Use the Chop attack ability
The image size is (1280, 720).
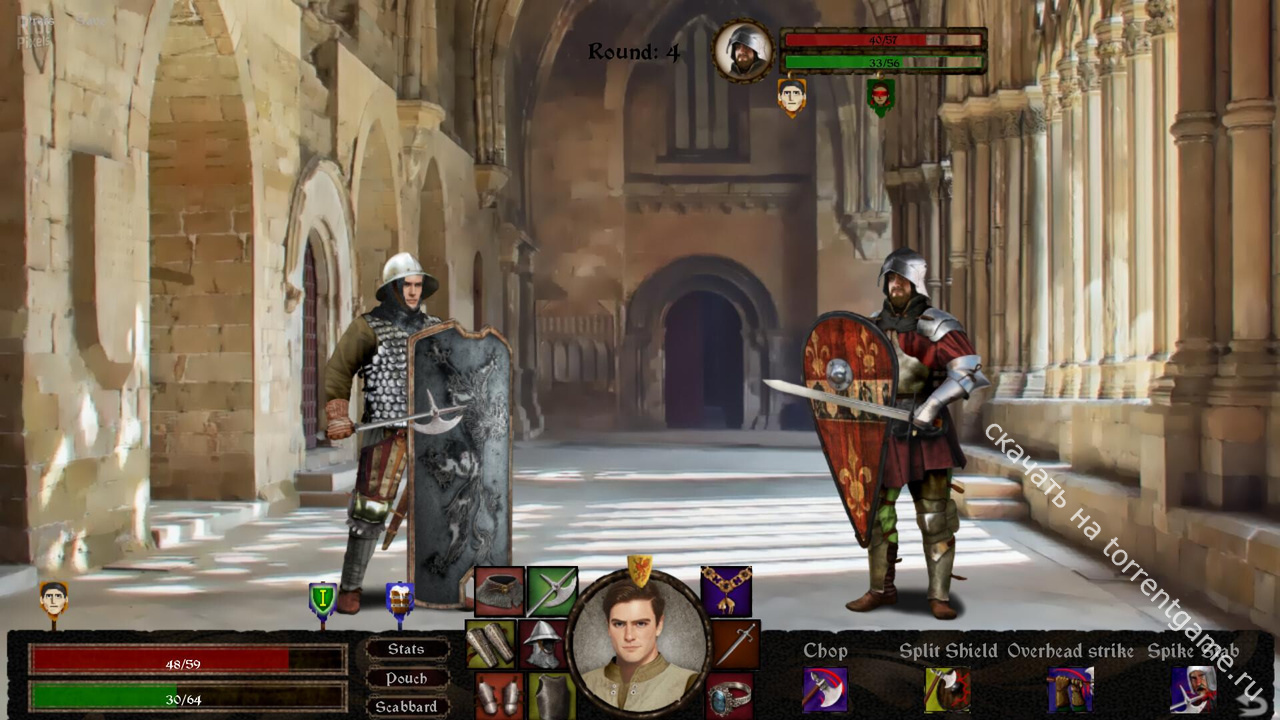pos(825,689)
